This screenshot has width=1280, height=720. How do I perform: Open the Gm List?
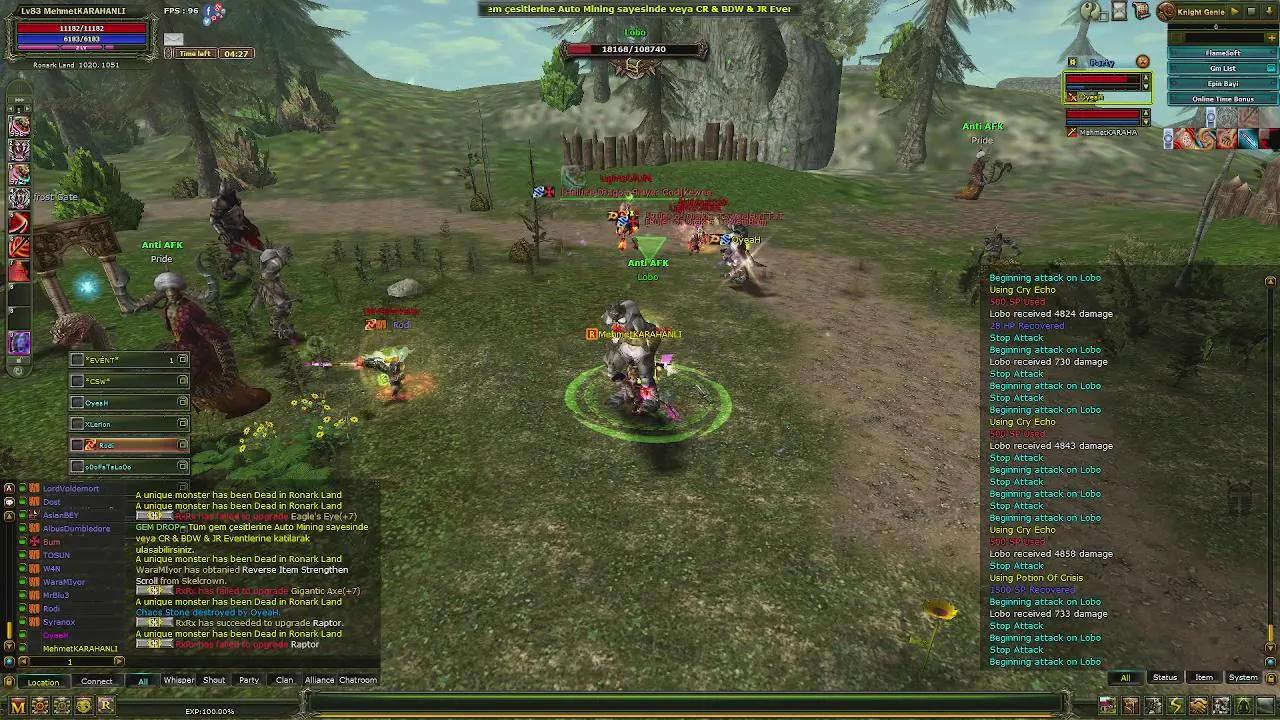tap(1223, 69)
